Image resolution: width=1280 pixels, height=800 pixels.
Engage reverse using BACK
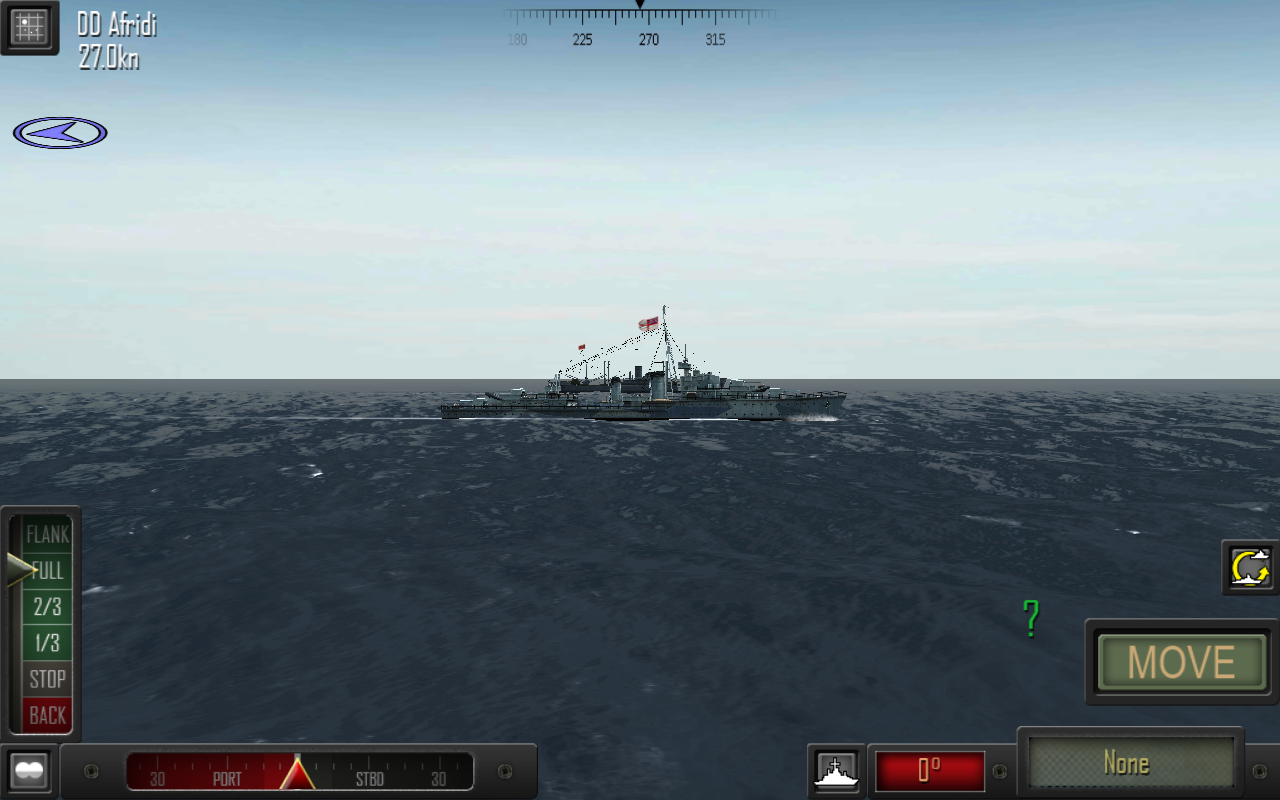[x=47, y=715]
